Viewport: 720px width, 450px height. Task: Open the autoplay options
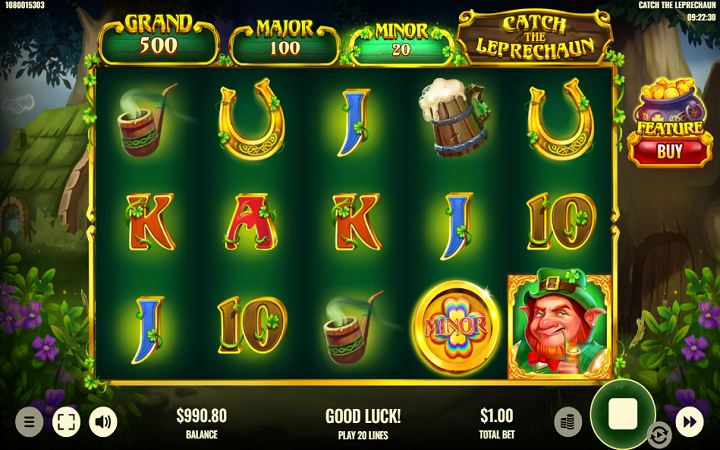click(x=659, y=435)
